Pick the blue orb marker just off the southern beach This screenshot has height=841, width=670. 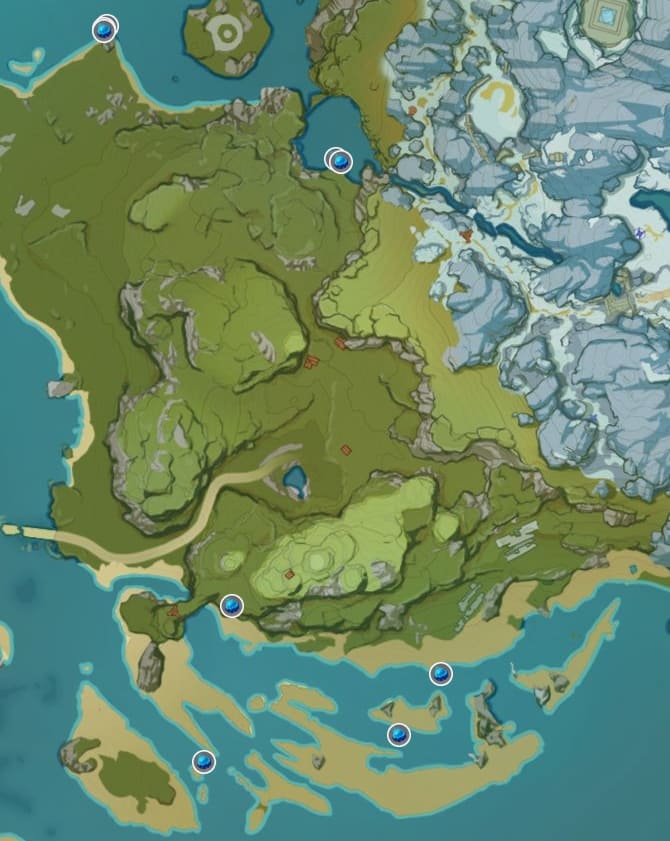click(440, 674)
